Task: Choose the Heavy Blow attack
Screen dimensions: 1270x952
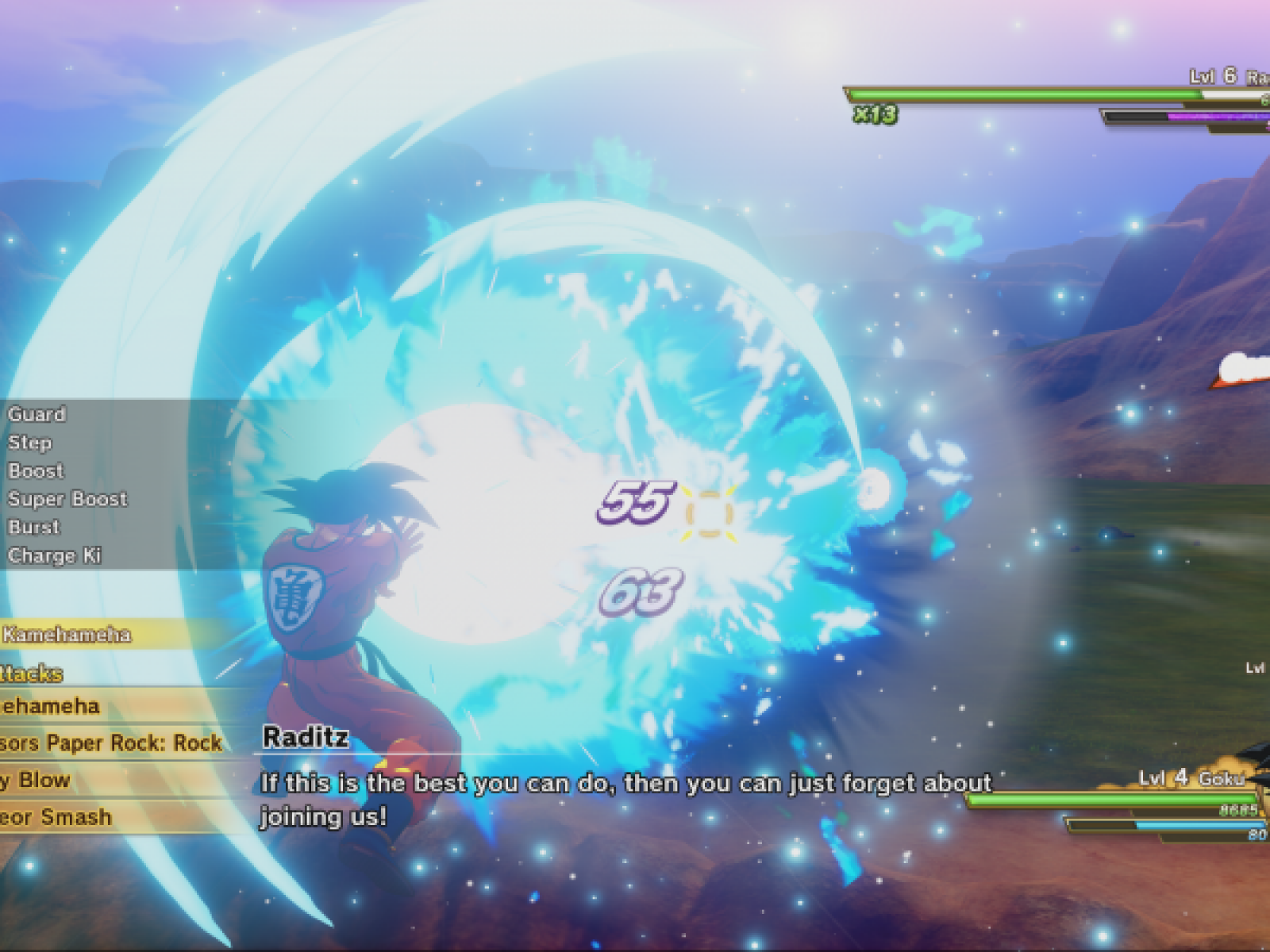Action: tap(37, 781)
